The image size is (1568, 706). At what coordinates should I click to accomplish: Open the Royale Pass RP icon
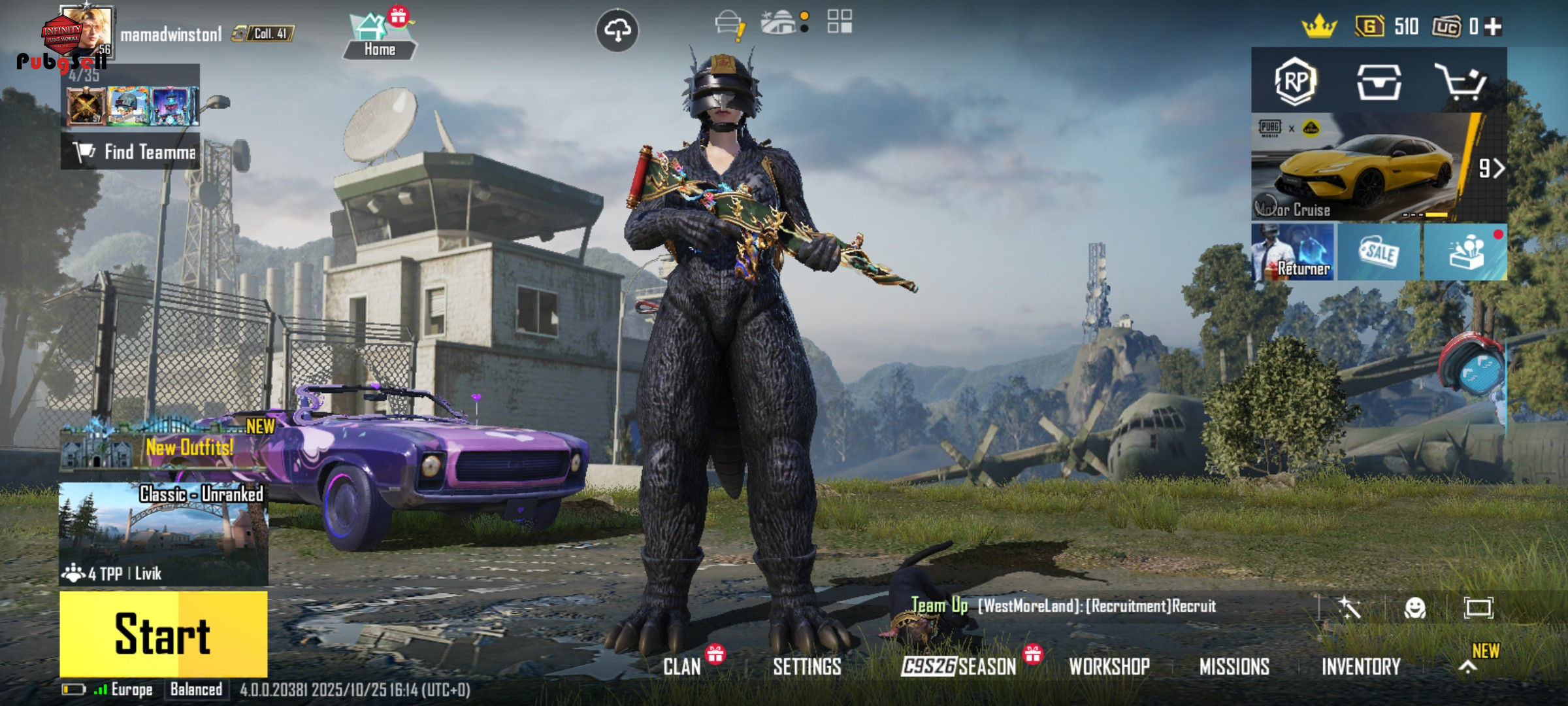pos(1295,81)
